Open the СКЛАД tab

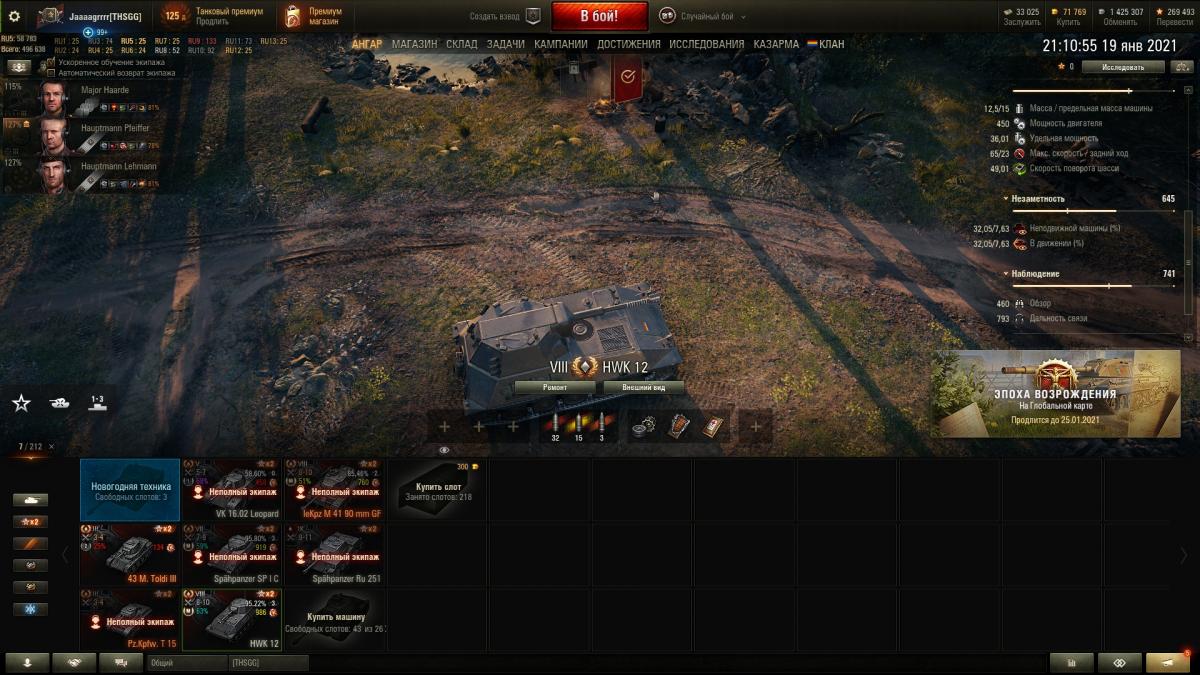coord(462,44)
